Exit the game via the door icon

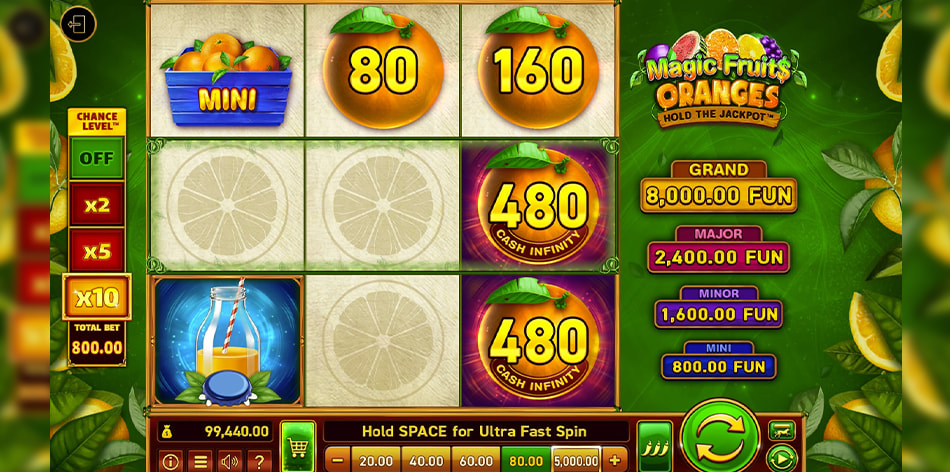pyautogui.click(x=78, y=24)
